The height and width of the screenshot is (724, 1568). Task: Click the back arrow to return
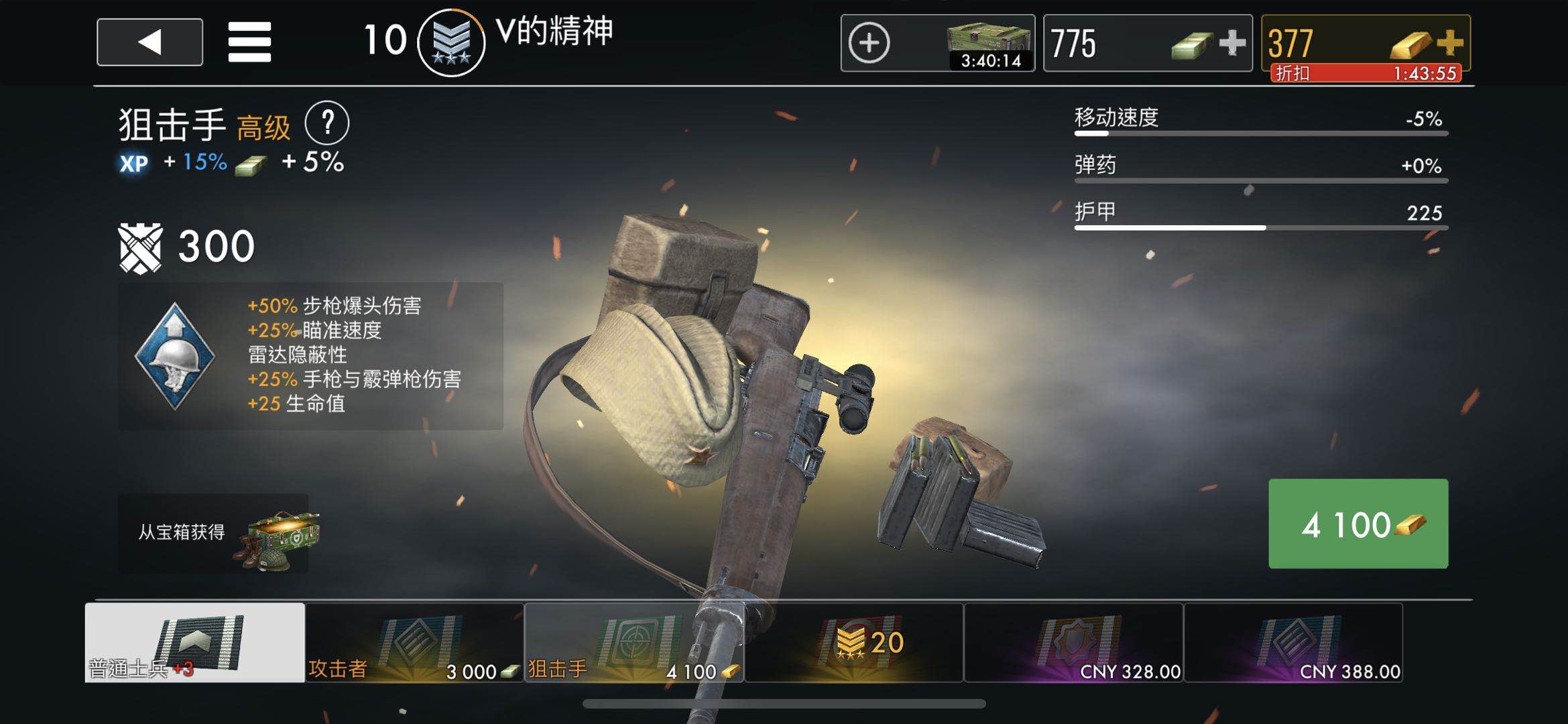point(149,43)
